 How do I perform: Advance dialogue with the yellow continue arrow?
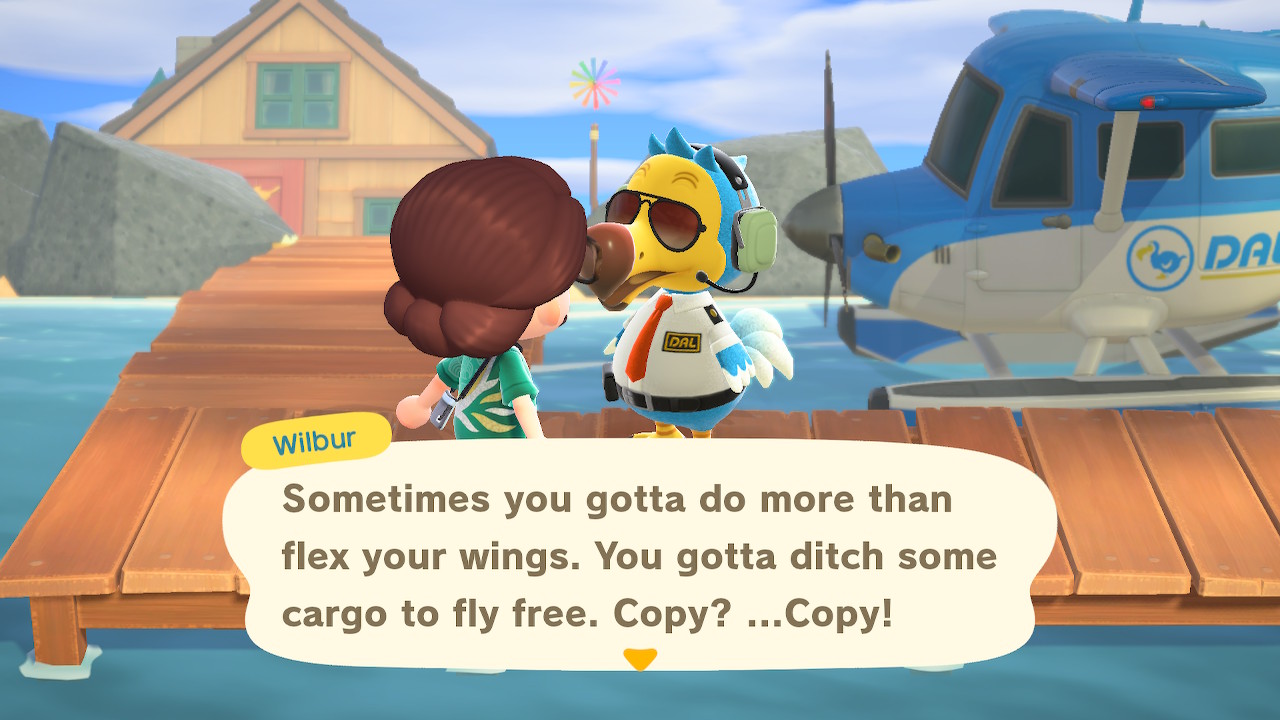click(x=639, y=658)
